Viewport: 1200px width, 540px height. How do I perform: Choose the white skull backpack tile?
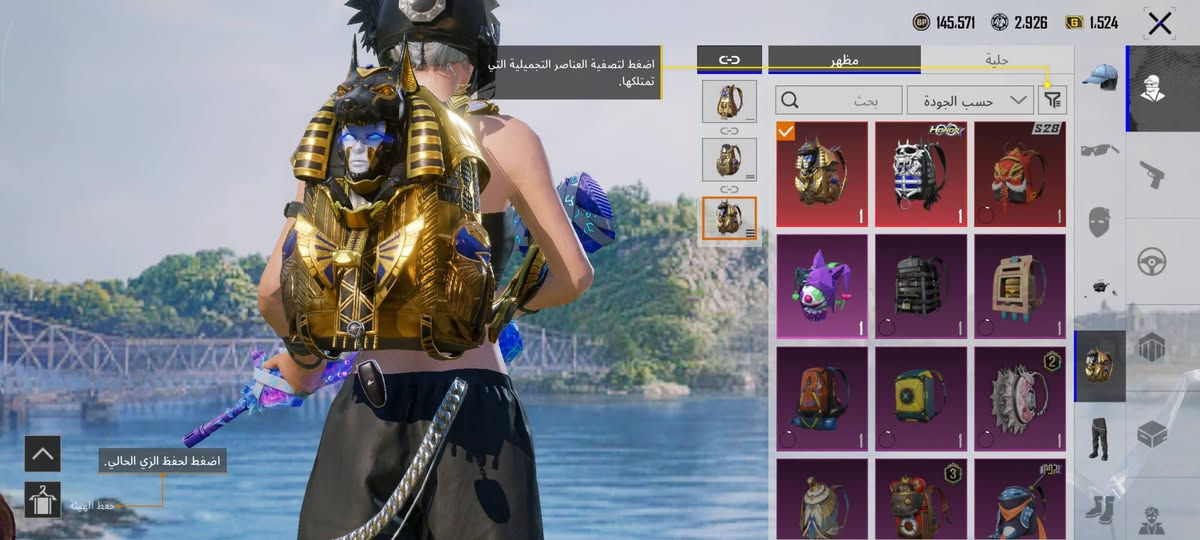click(x=921, y=174)
